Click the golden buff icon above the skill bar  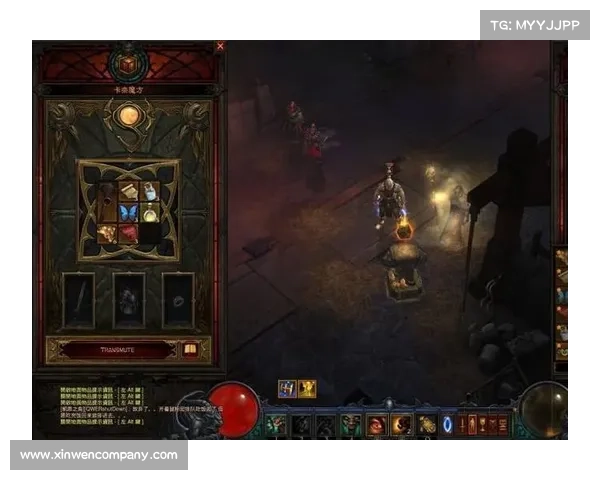307,389
